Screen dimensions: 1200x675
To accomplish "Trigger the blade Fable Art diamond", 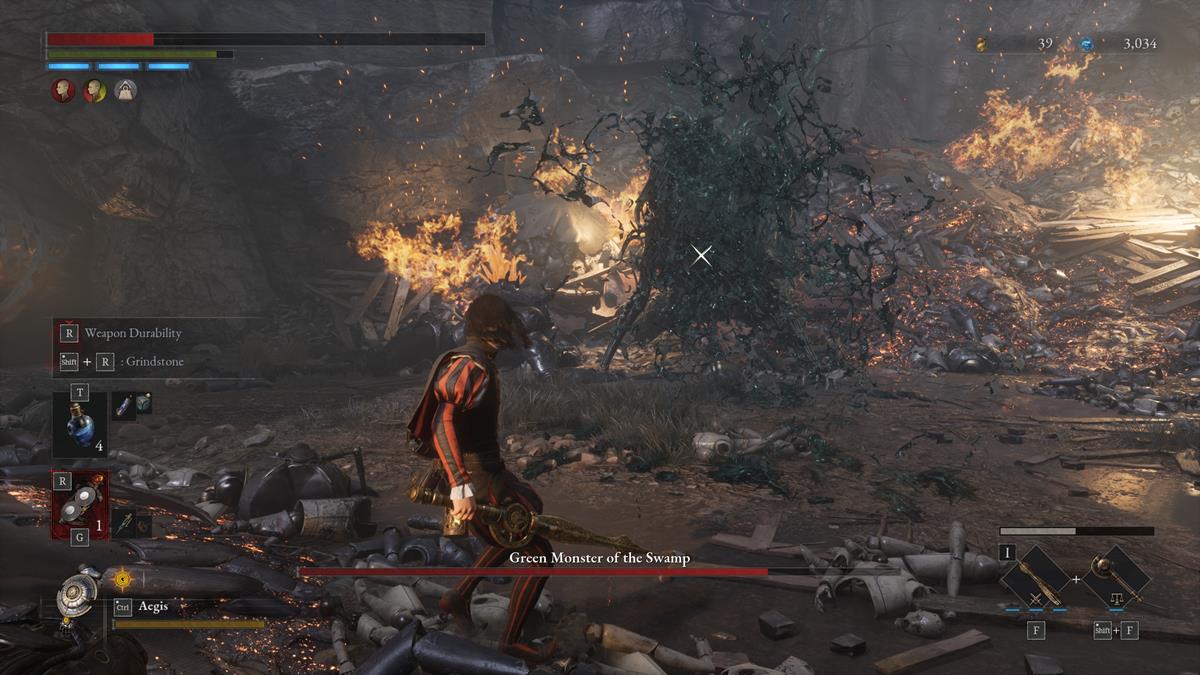I will pos(1035,578).
